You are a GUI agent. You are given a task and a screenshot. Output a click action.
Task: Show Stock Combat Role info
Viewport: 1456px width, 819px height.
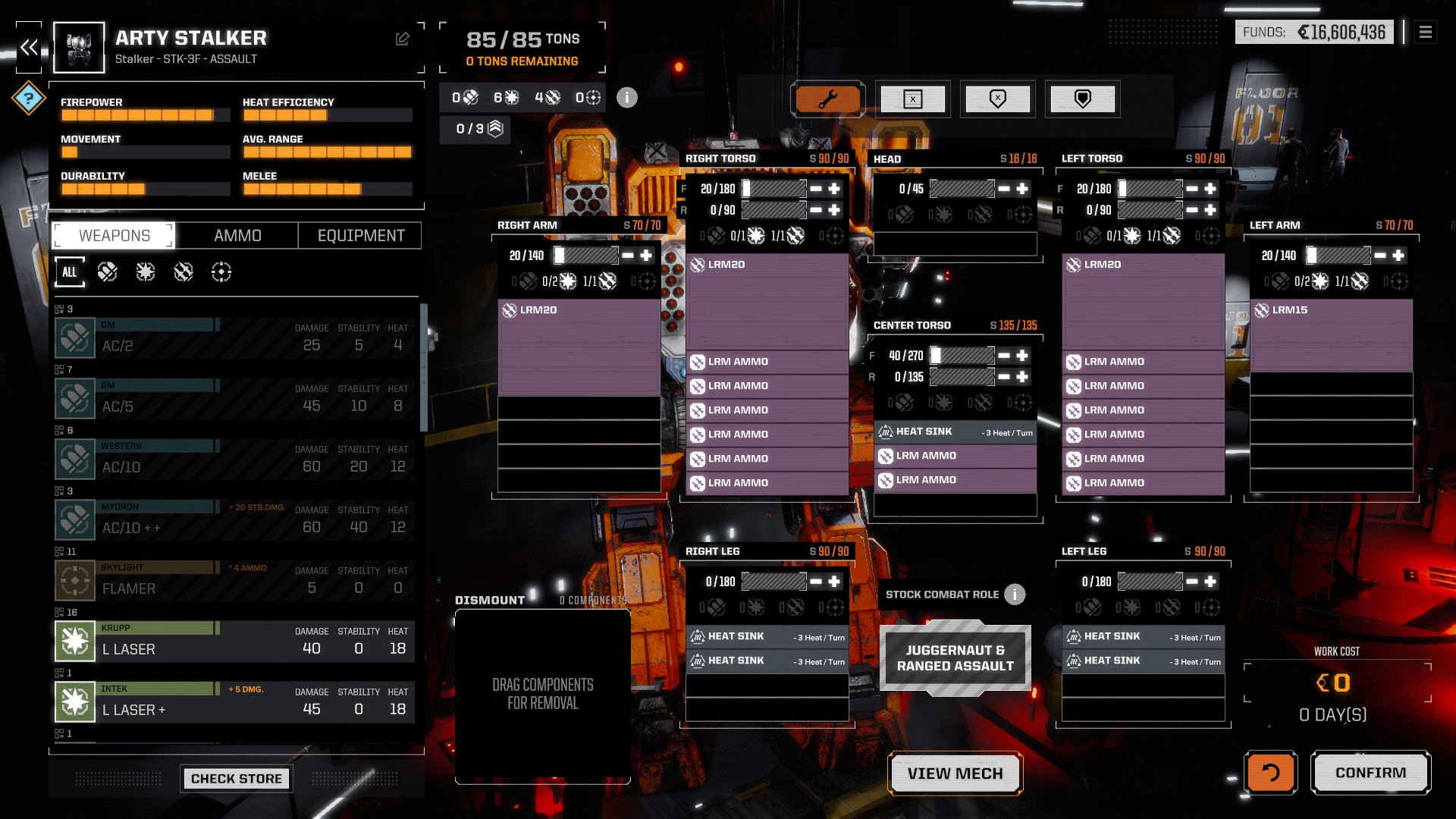pos(1015,595)
